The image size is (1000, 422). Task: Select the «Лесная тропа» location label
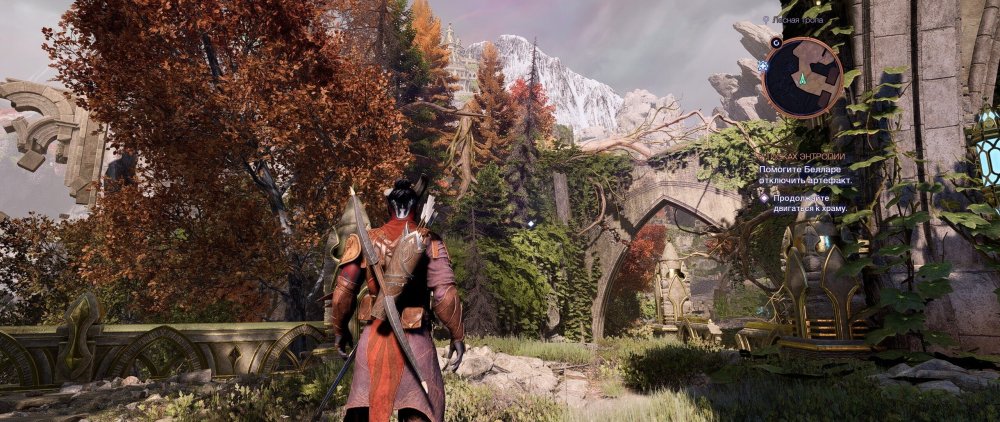pyautogui.click(x=796, y=19)
